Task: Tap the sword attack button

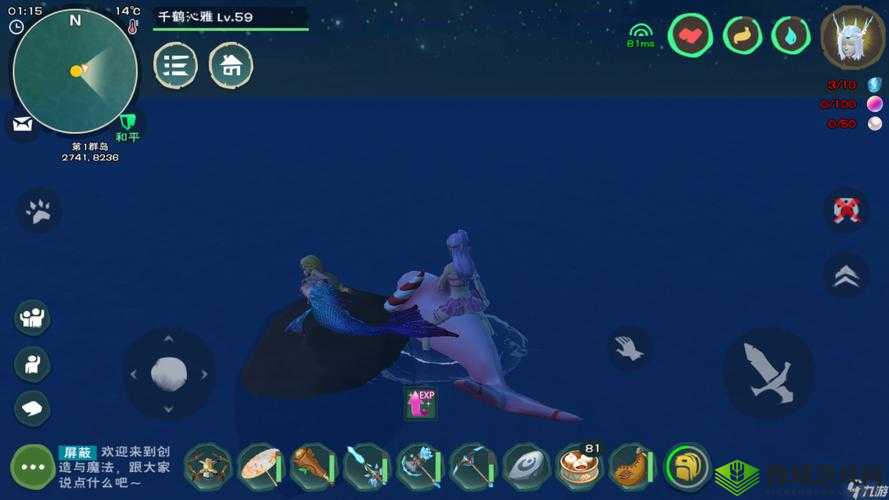Action: pyautogui.click(x=767, y=373)
